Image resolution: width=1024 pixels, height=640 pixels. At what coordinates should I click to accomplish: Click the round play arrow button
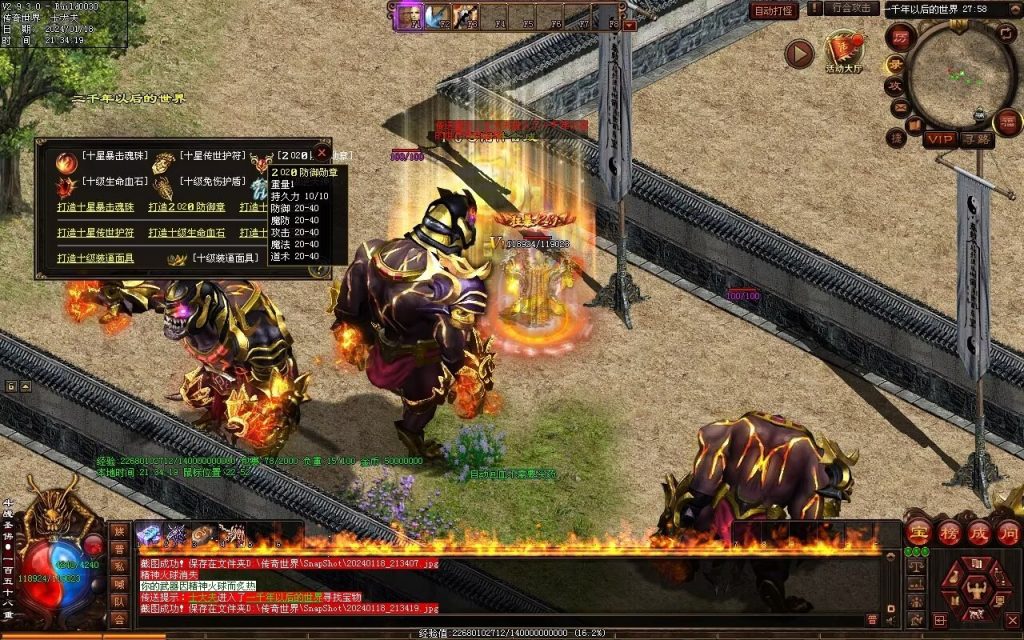(798, 53)
